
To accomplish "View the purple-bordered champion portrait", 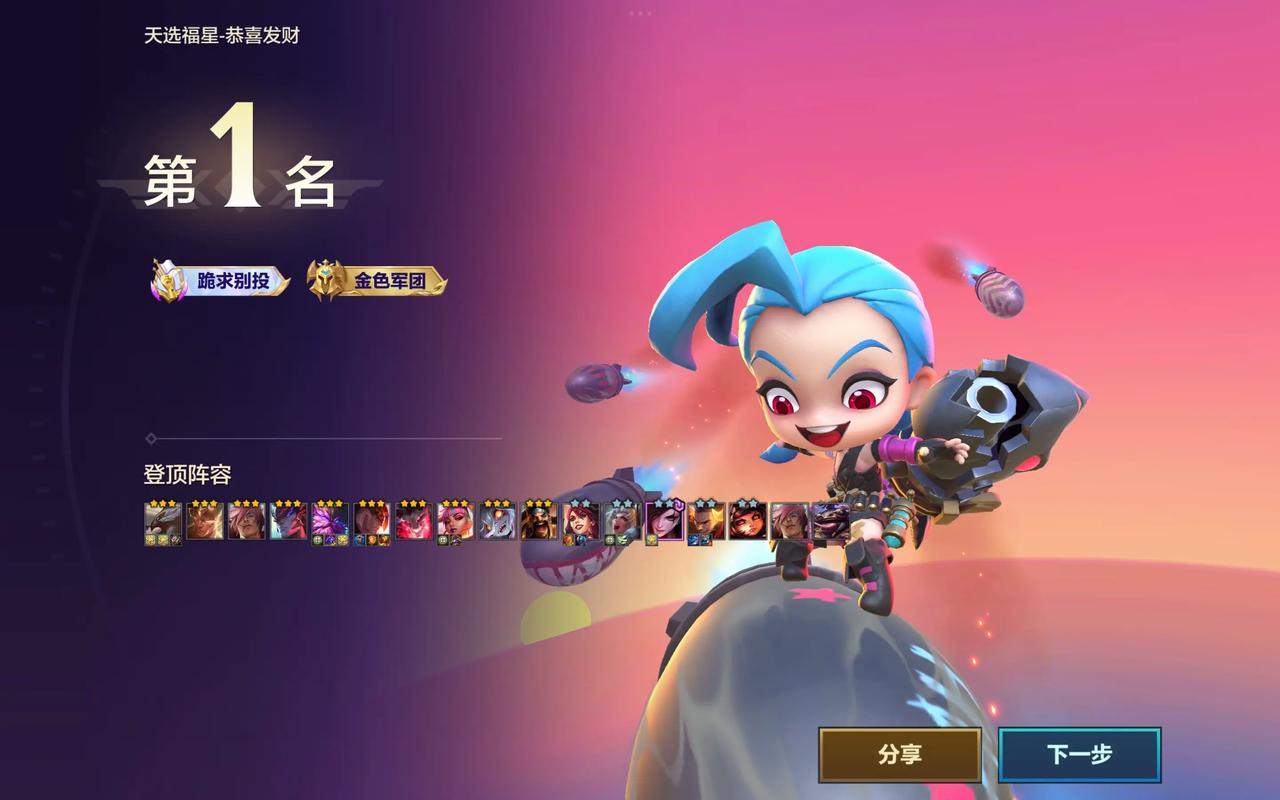I will pyautogui.click(x=664, y=521).
